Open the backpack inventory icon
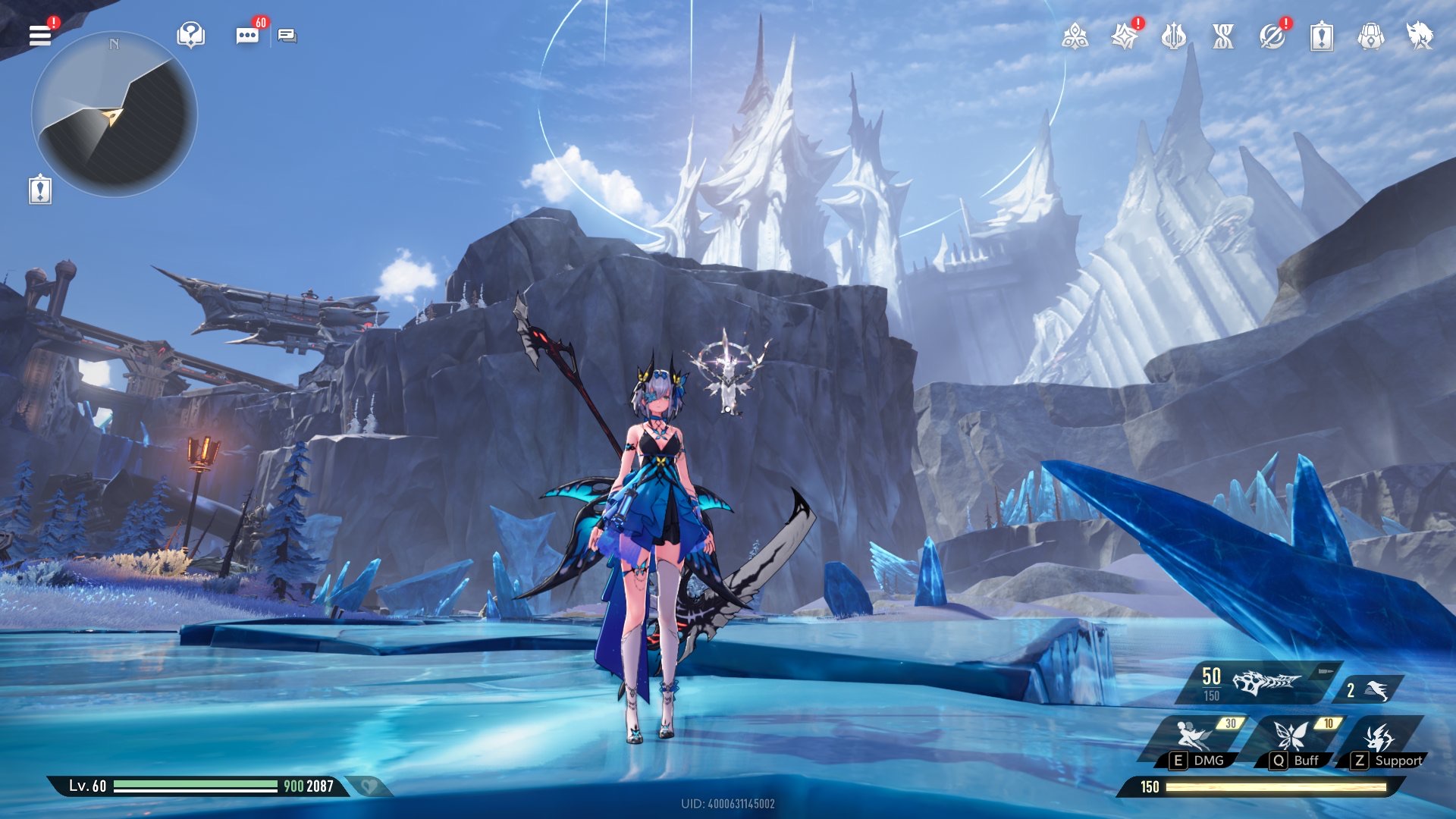The image size is (1456, 819). [1370, 36]
